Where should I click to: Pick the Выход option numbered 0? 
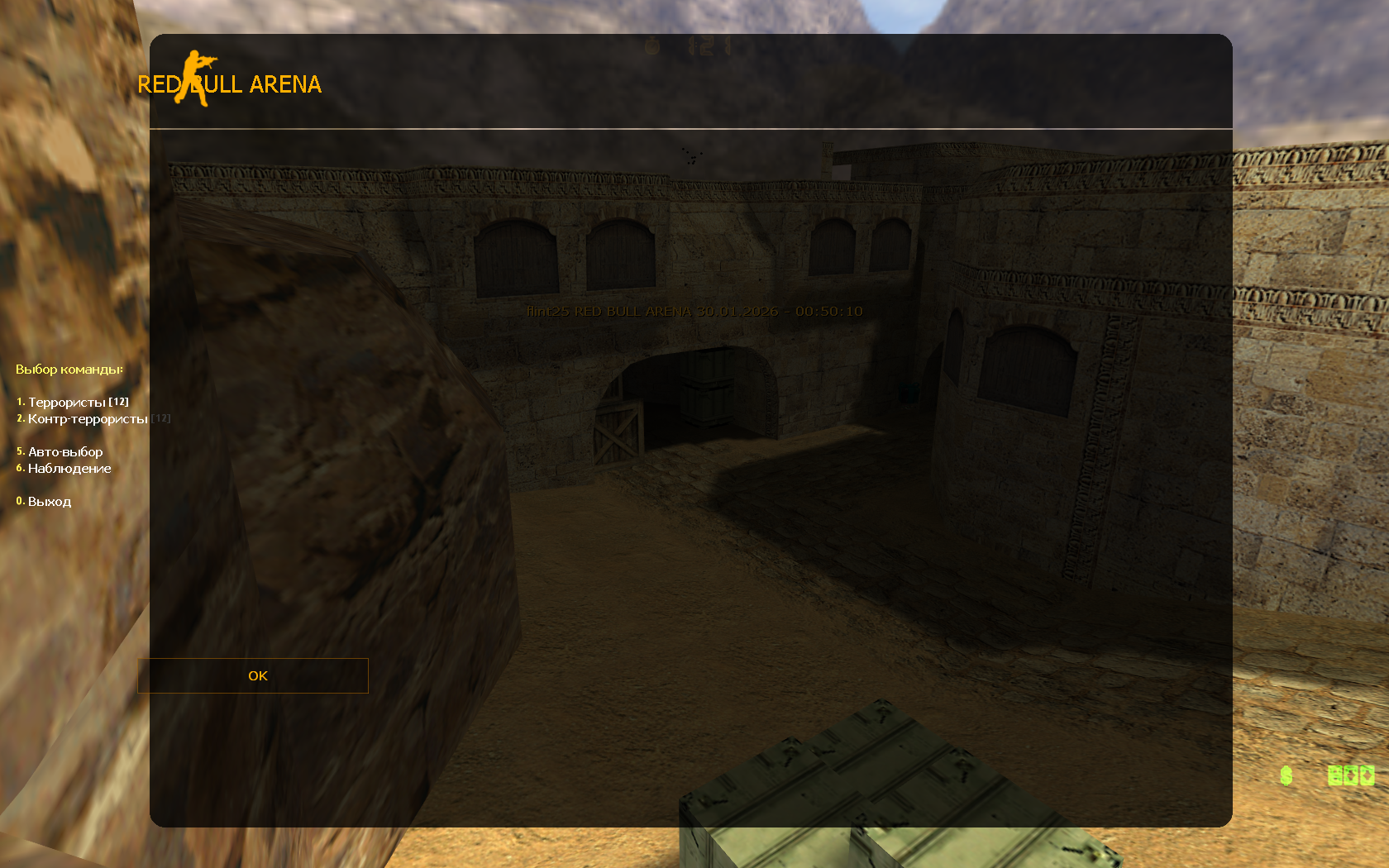50,501
